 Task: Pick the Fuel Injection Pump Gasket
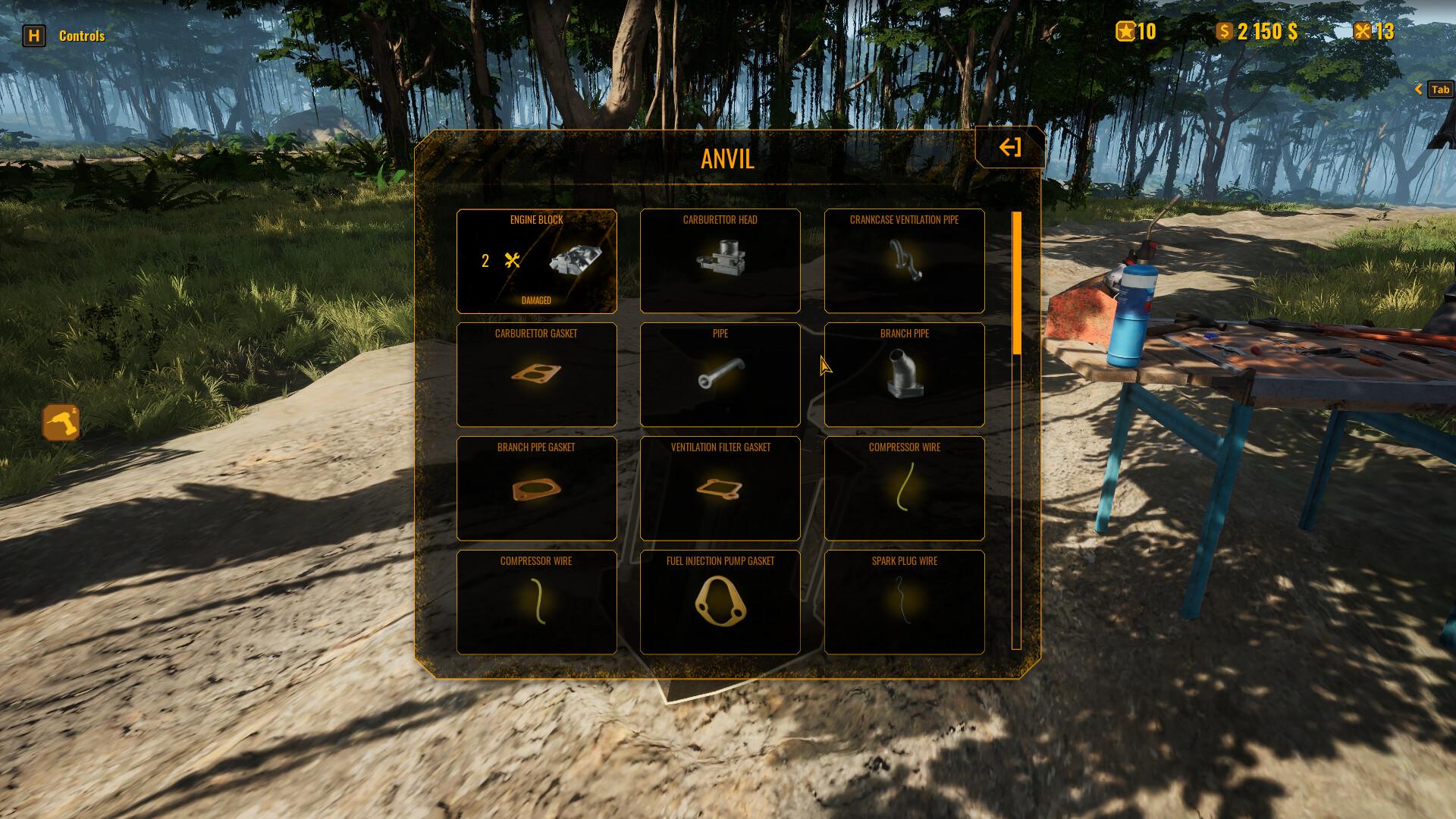pyautogui.click(x=720, y=602)
